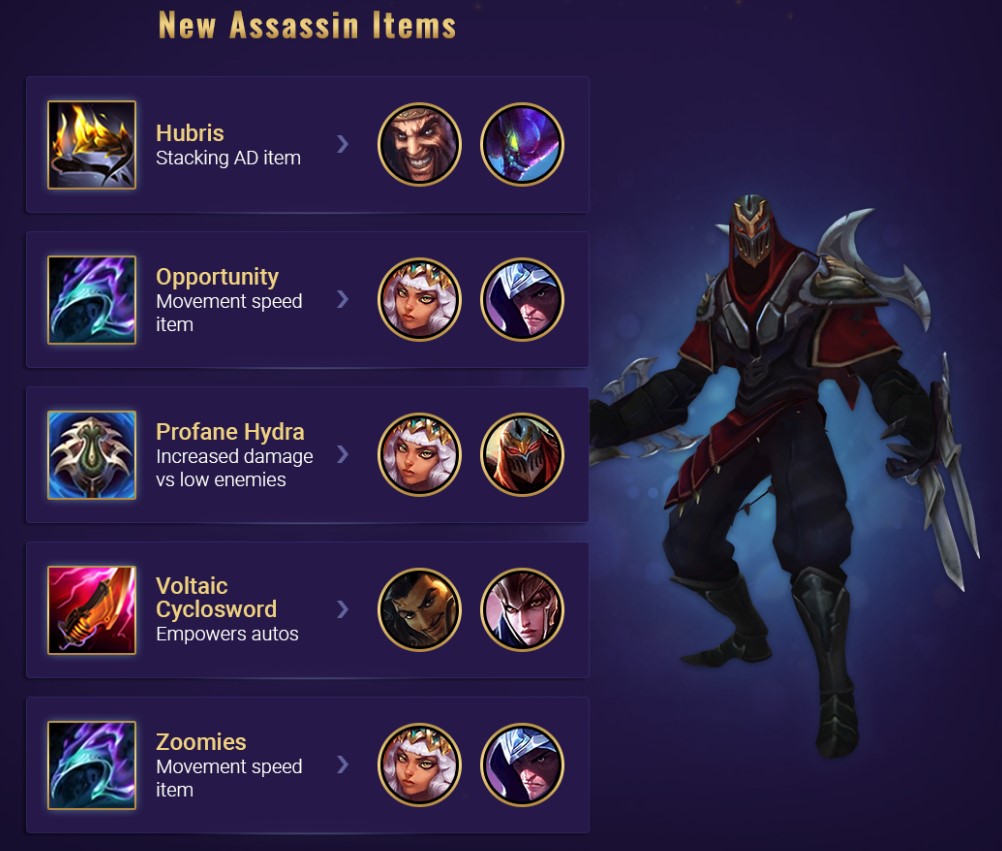Open the Voltaic Cyclosword item name
This screenshot has width=1002, height=851.
[x=216, y=598]
